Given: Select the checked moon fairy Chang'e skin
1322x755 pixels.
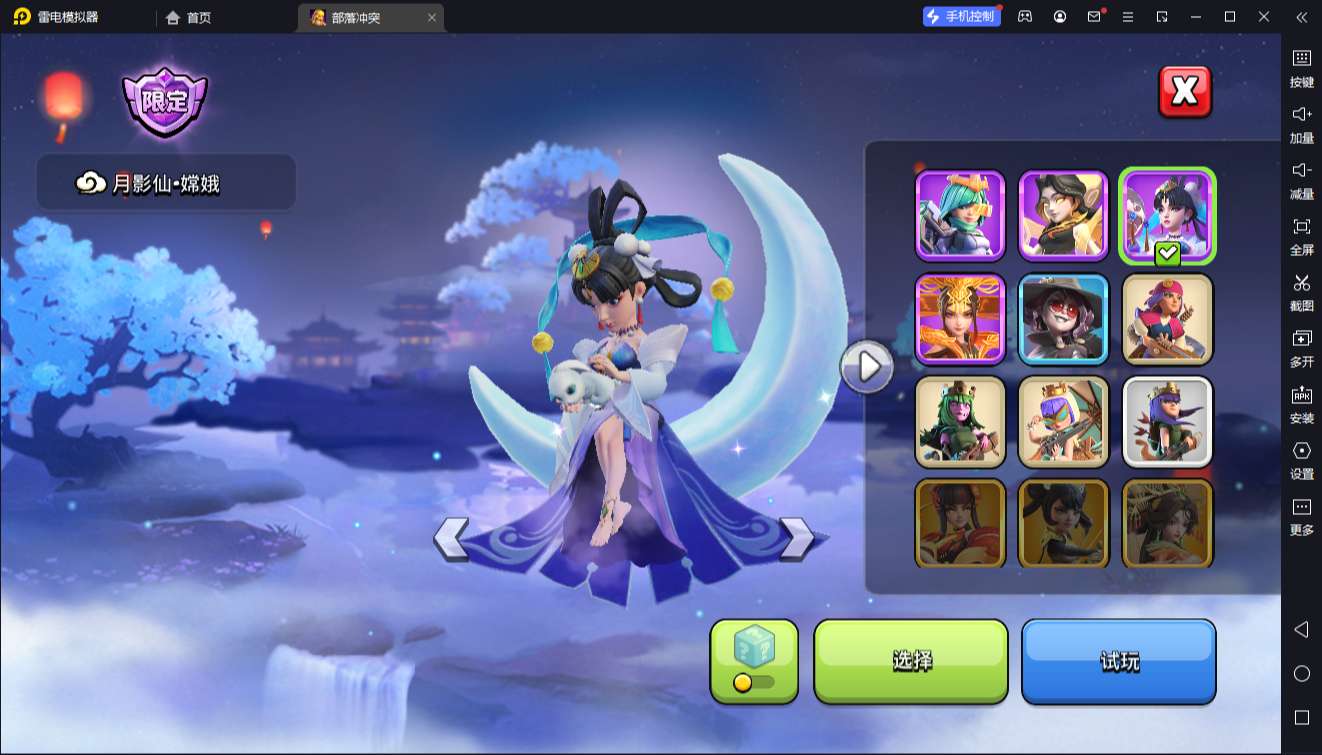Looking at the screenshot, I should tap(1167, 215).
